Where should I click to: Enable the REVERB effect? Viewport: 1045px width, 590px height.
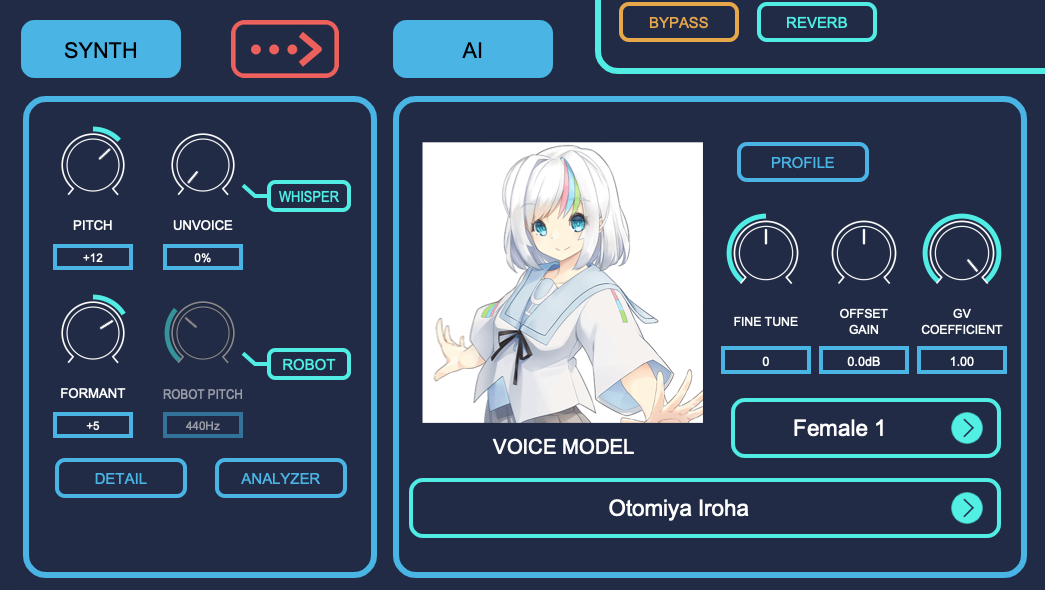pyautogui.click(x=816, y=22)
